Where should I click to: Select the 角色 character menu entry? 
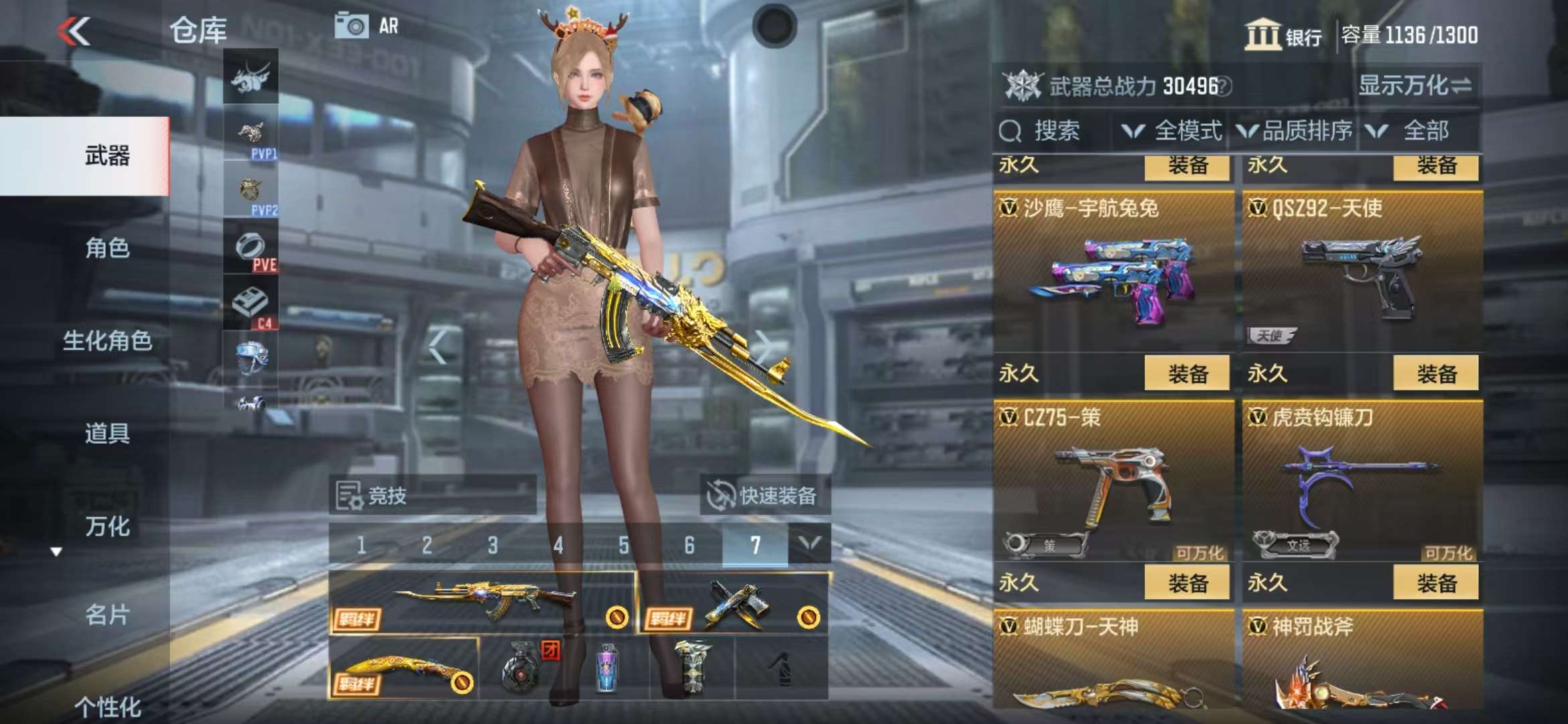pyautogui.click(x=107, y=248)
